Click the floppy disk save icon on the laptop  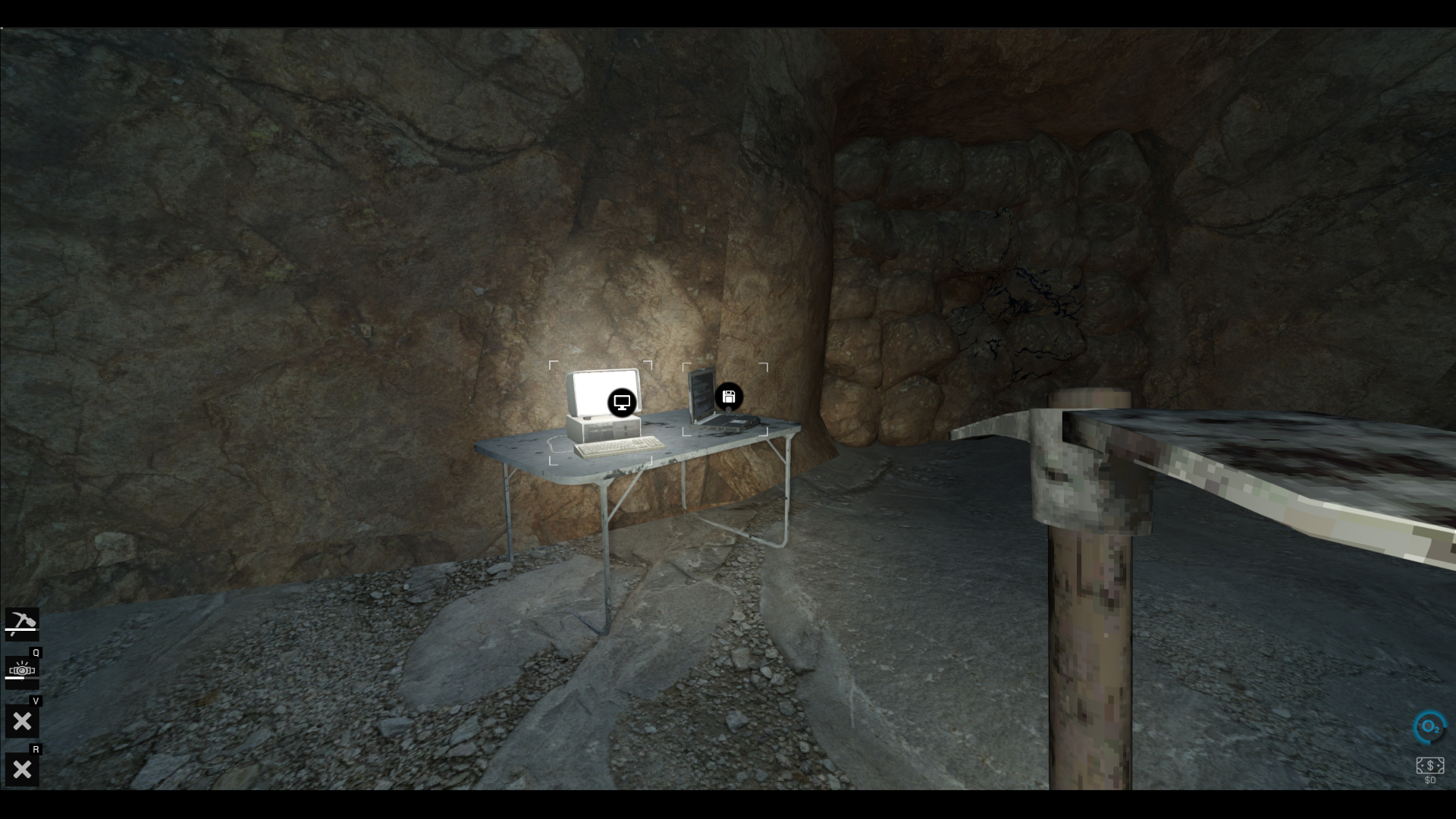coord(728,395)
